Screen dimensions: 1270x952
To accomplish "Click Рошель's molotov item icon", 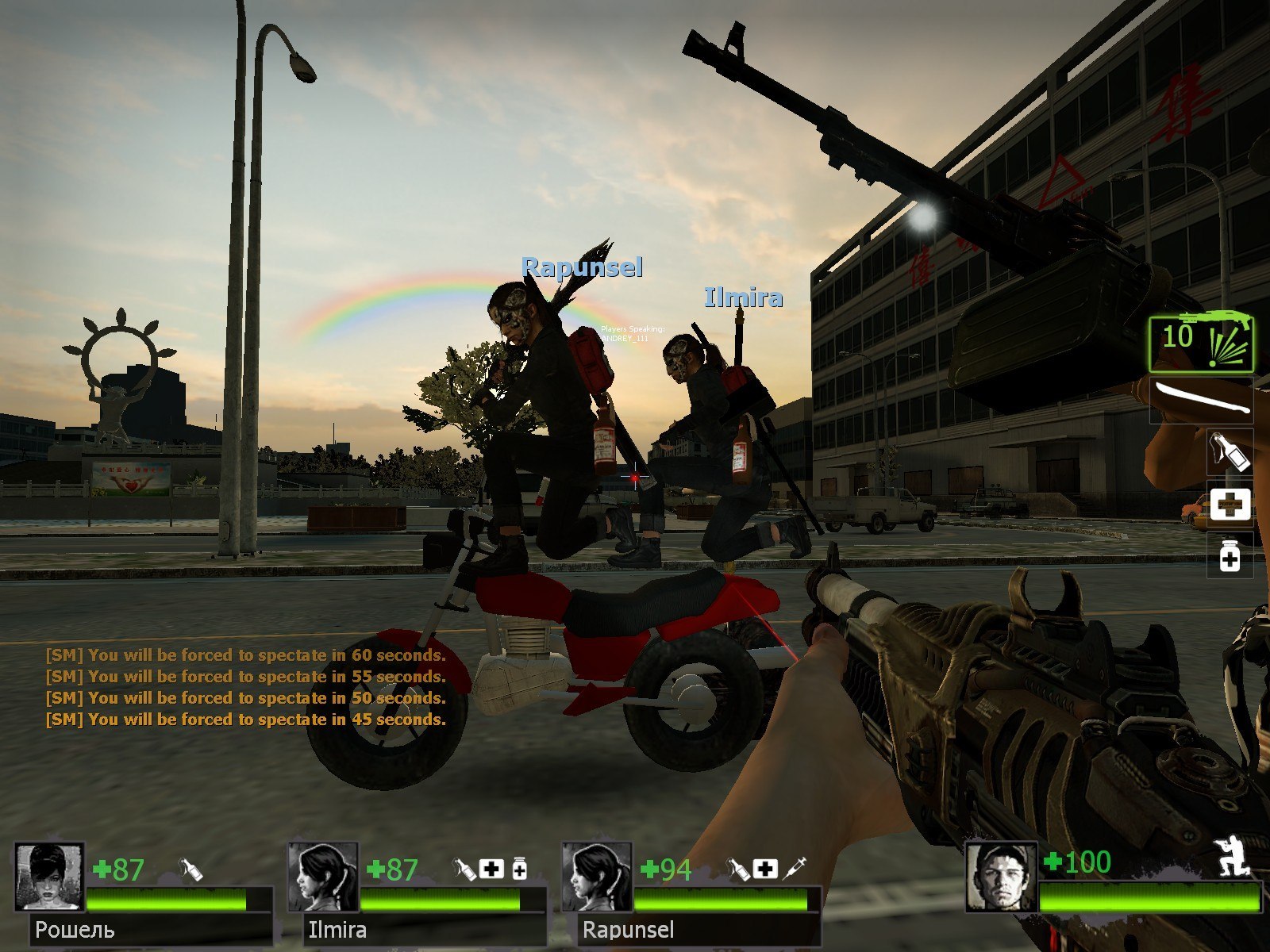I will coord(190,870).
